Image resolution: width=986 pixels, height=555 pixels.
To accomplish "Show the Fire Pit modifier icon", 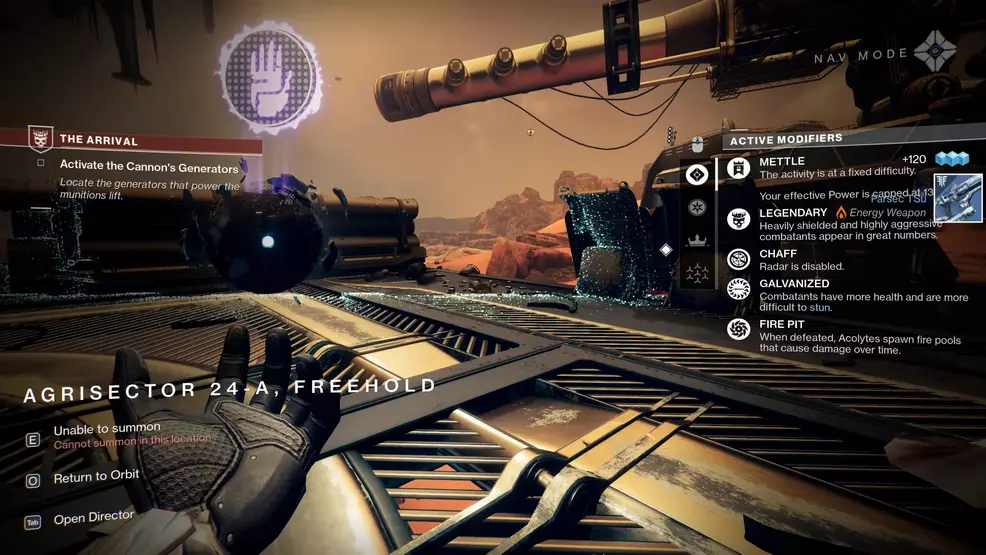I will [739, 329].
